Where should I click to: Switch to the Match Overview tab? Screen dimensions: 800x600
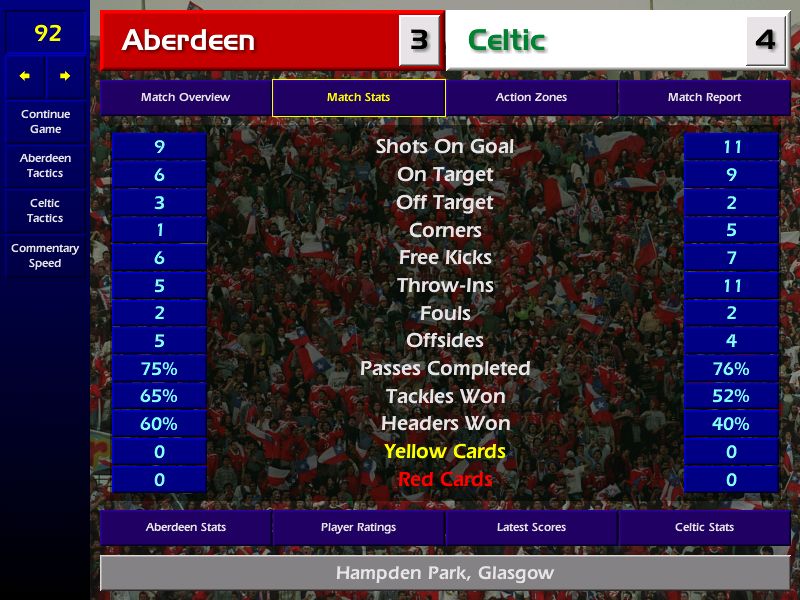click(x=185, y=98)
